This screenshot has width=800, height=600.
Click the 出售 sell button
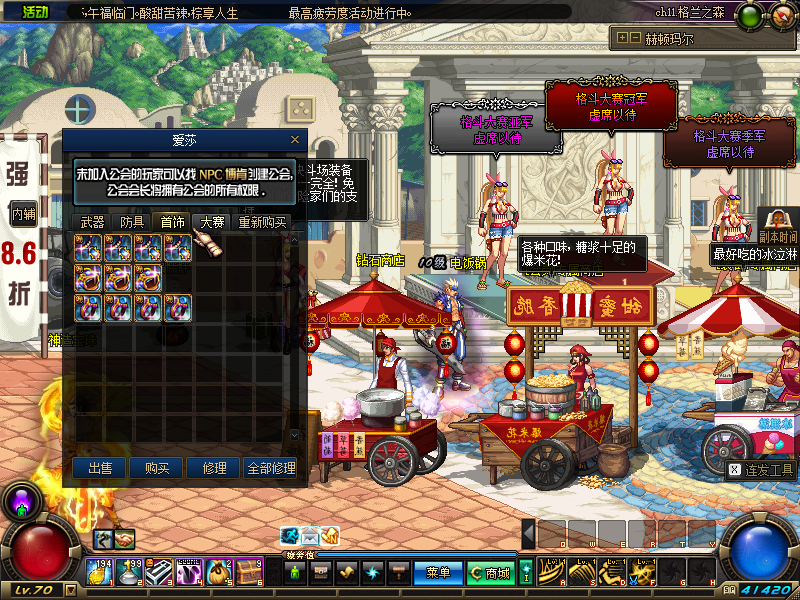[100, 468]
